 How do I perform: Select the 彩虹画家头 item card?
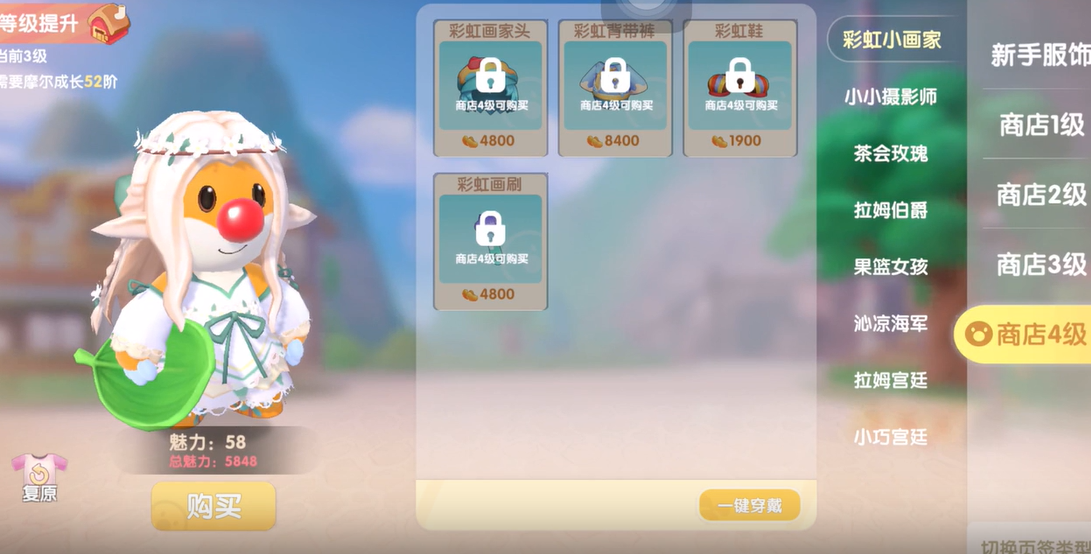(x=490, y=88)
